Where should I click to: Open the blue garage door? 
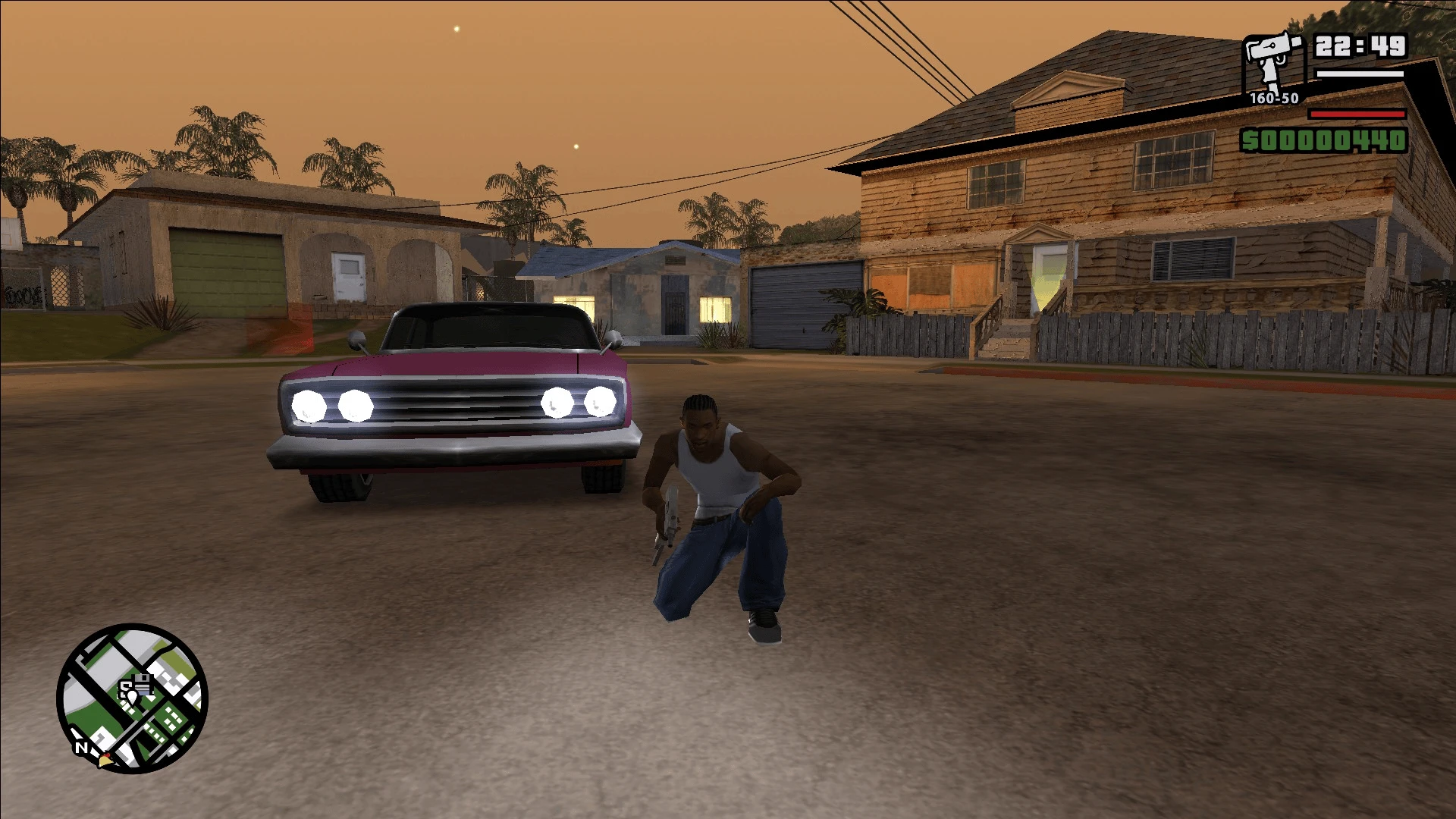point(804,303)
